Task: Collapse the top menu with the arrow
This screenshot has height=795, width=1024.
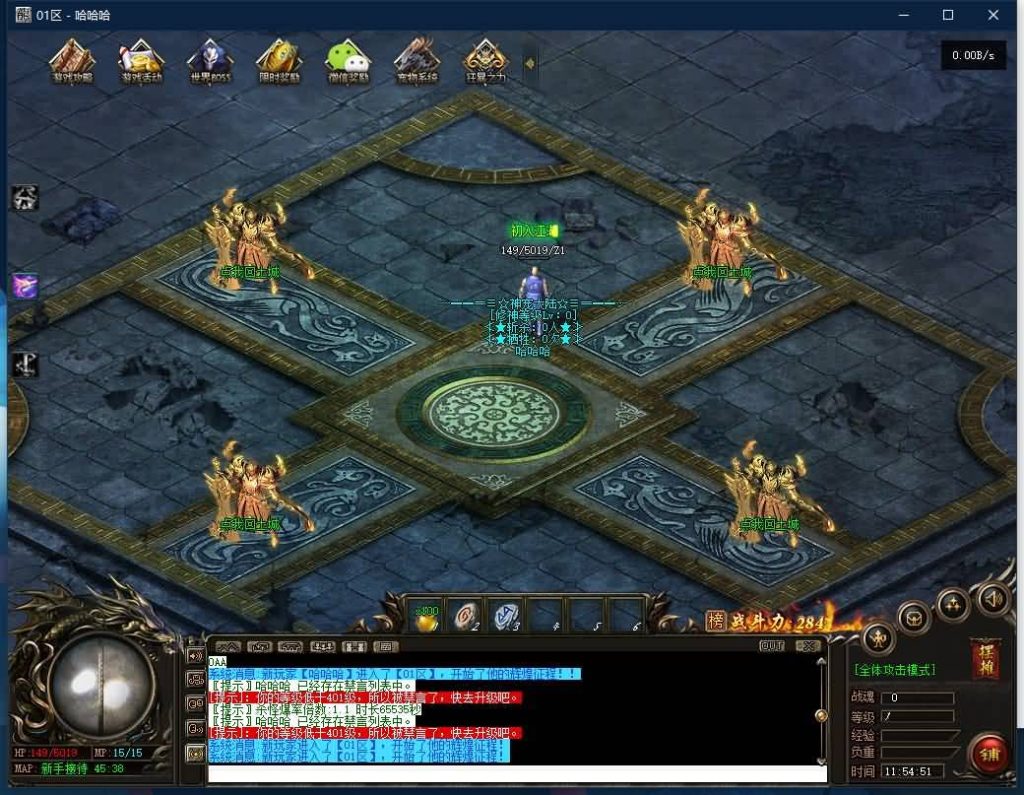Action: point(529,63)
